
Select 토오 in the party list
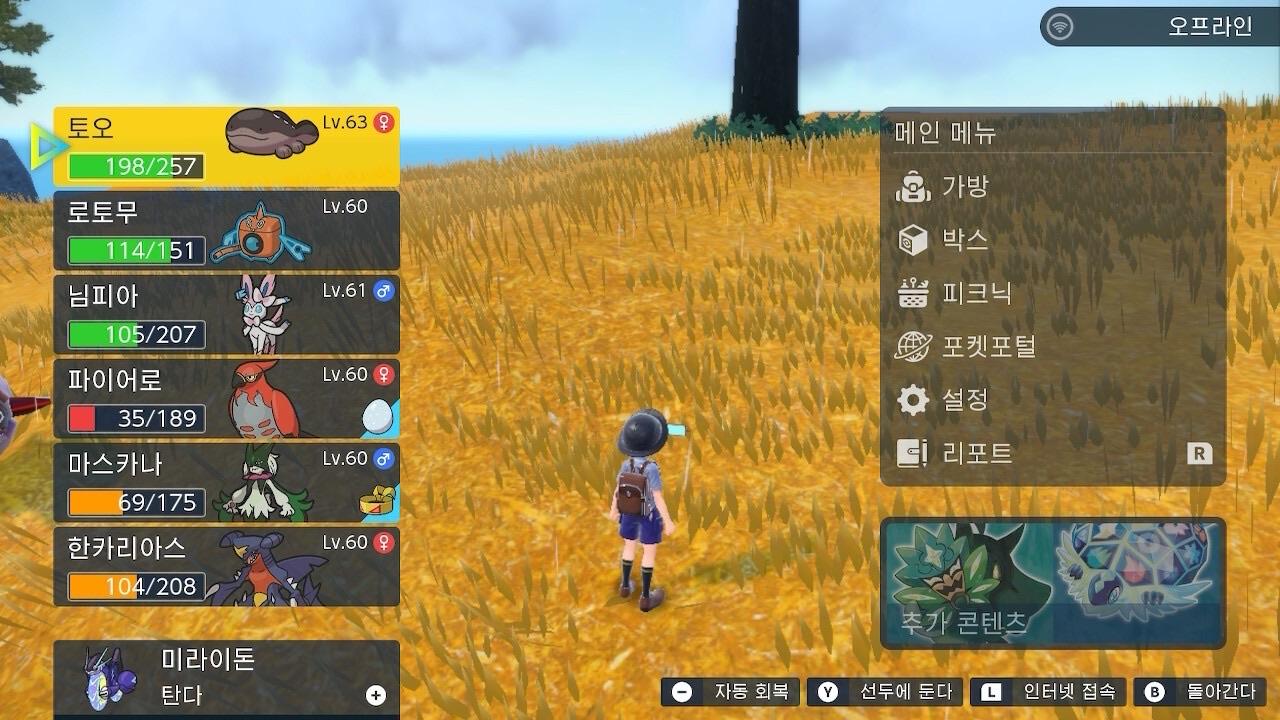point(226,146)
